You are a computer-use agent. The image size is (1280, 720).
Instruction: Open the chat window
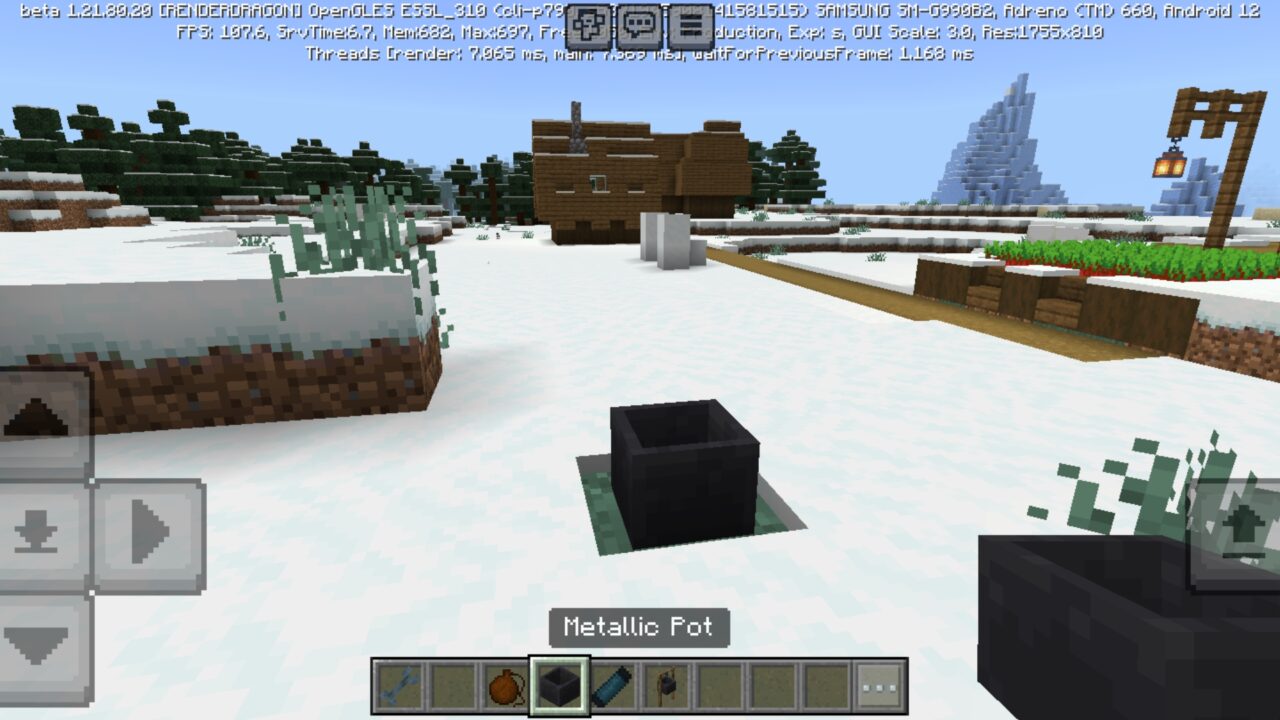point(639,27)
